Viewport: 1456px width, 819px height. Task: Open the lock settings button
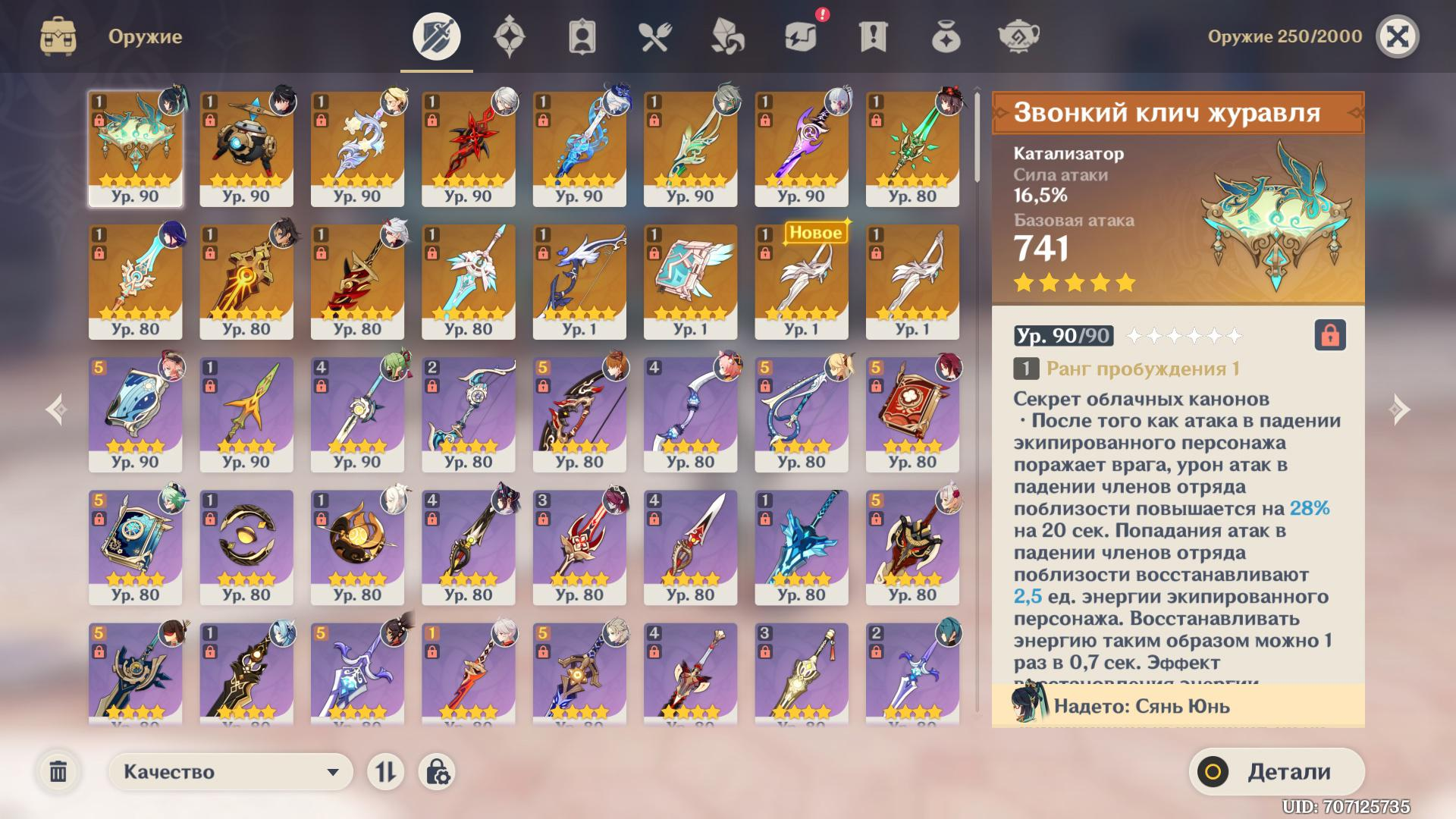tap(437, 772)
